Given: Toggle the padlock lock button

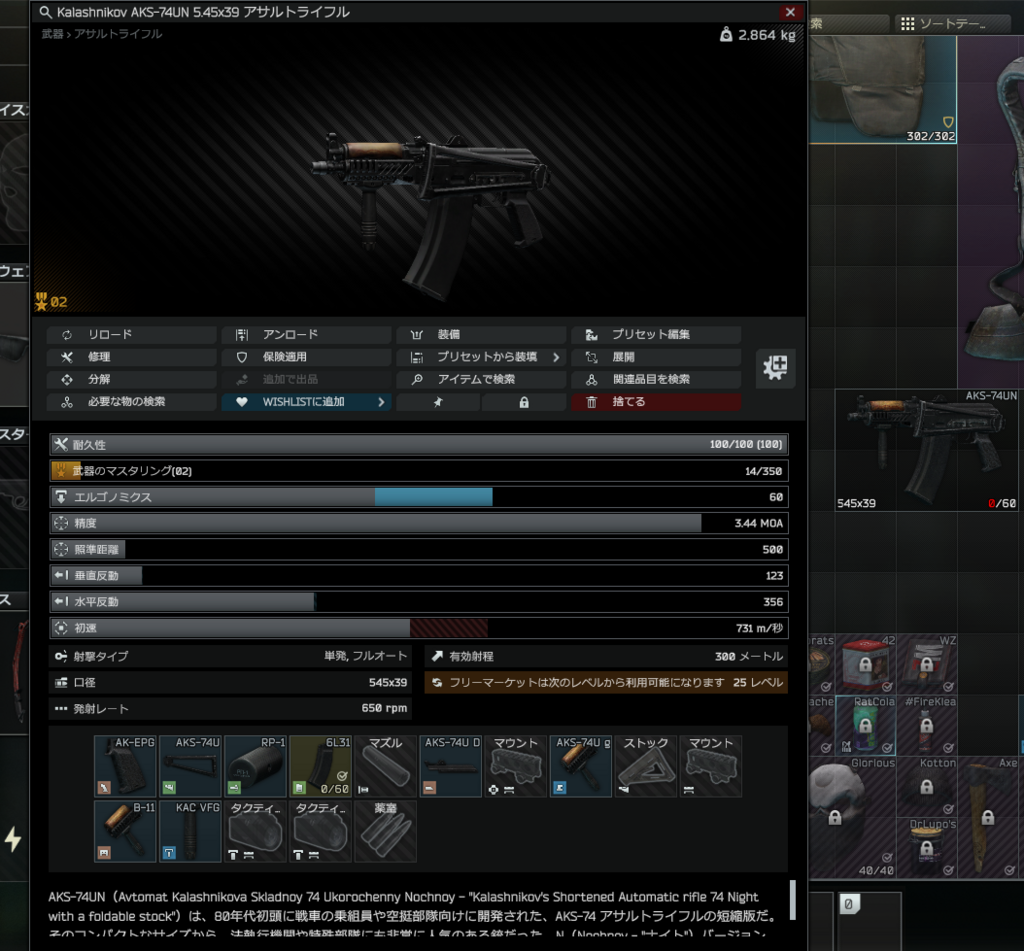Looking at the screenshot, I should pyautogui.click(x=524, y=402).
